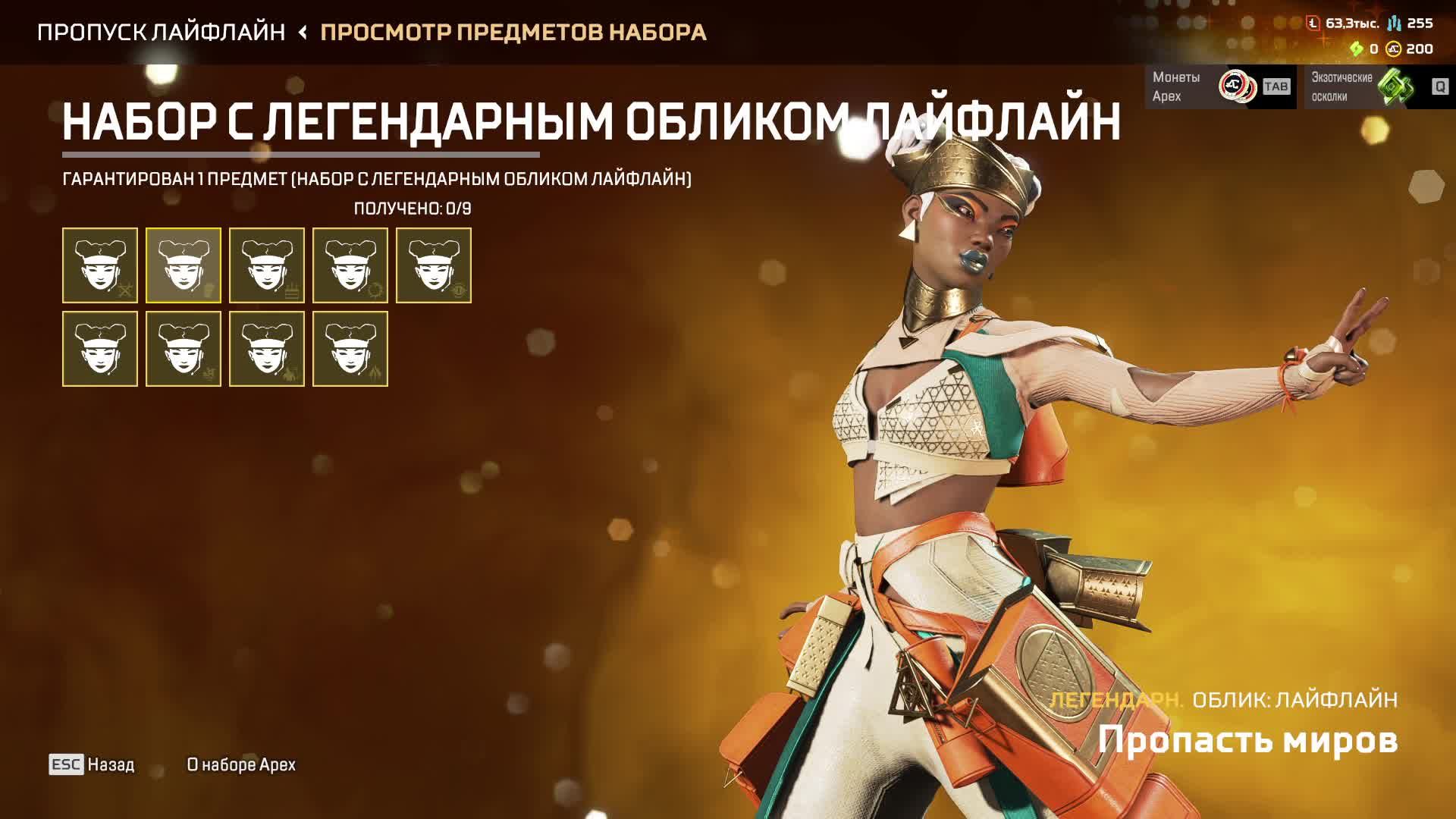Viewport: 1456px width, 819px height.
Task: Click the highlighted second Lifeline pack item
Action: [x=183, y=265]
